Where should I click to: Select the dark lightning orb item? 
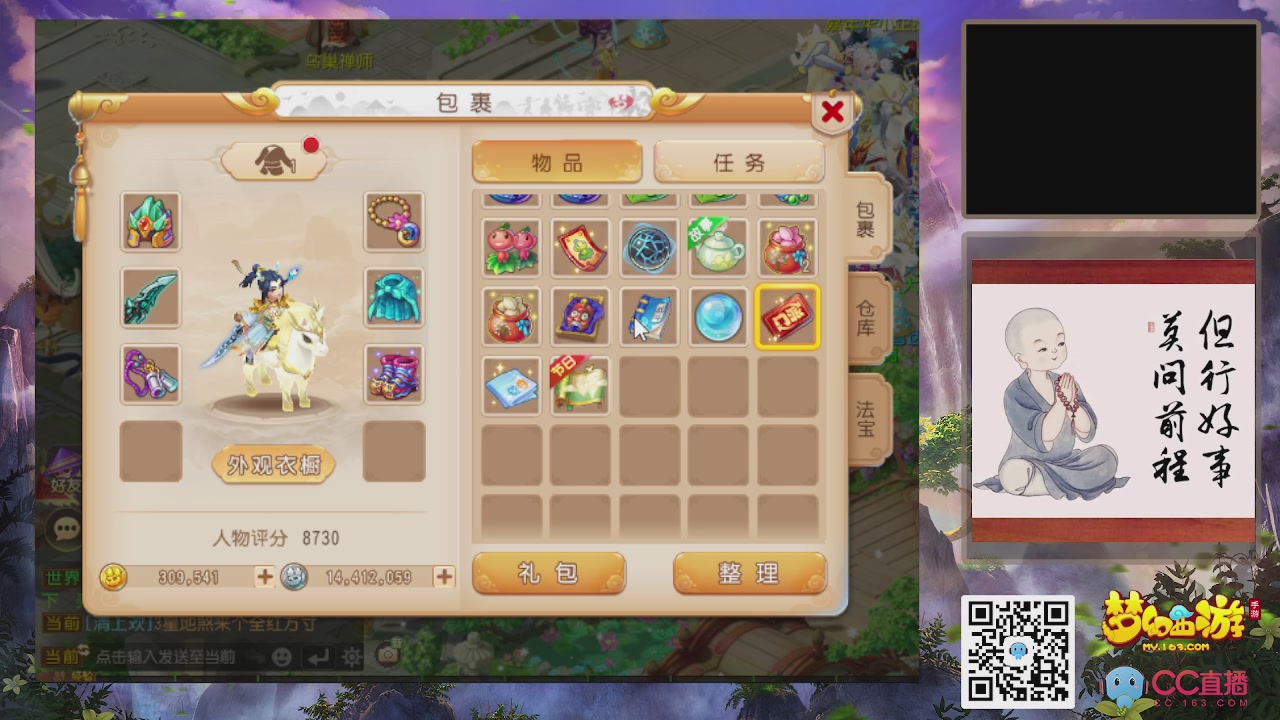coord(649,248)
